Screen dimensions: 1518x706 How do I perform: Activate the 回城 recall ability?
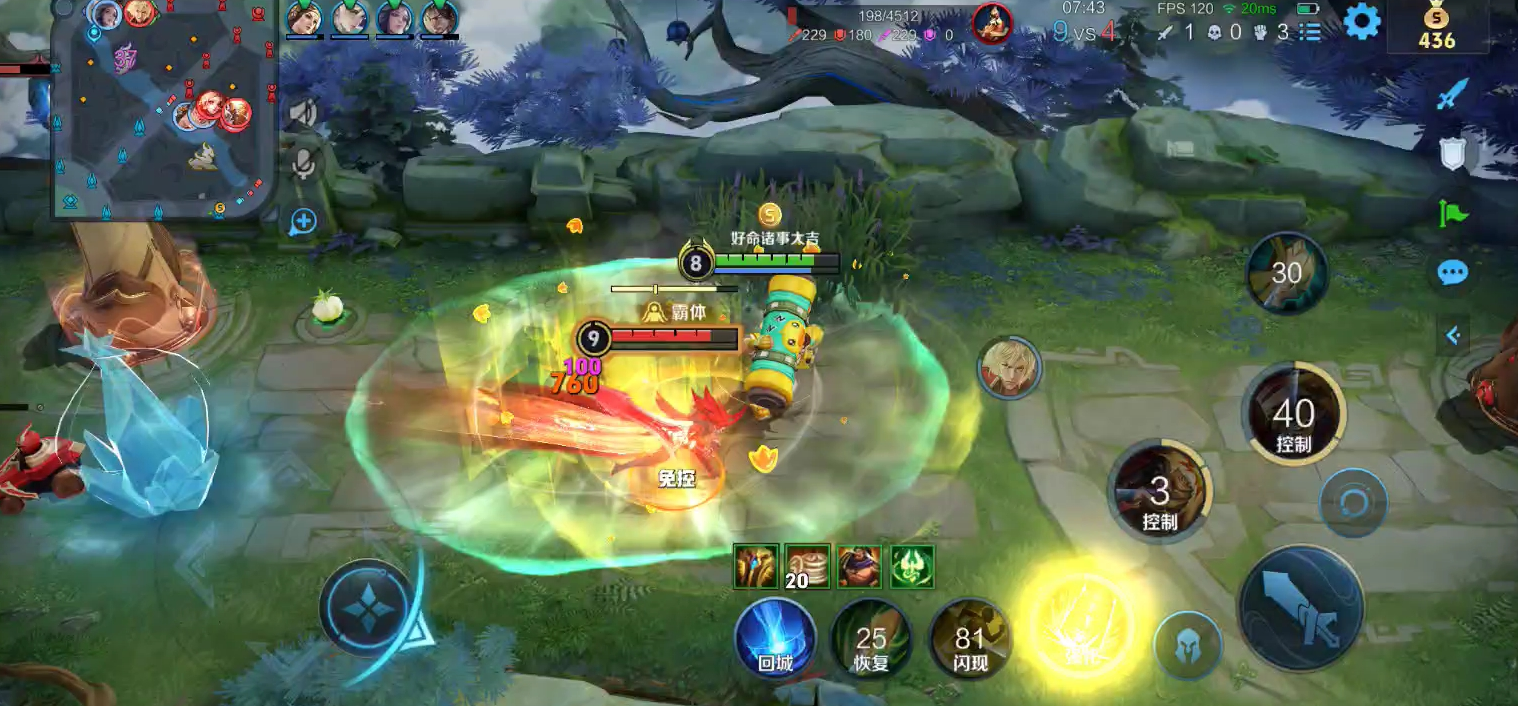[x=775, y=637]
